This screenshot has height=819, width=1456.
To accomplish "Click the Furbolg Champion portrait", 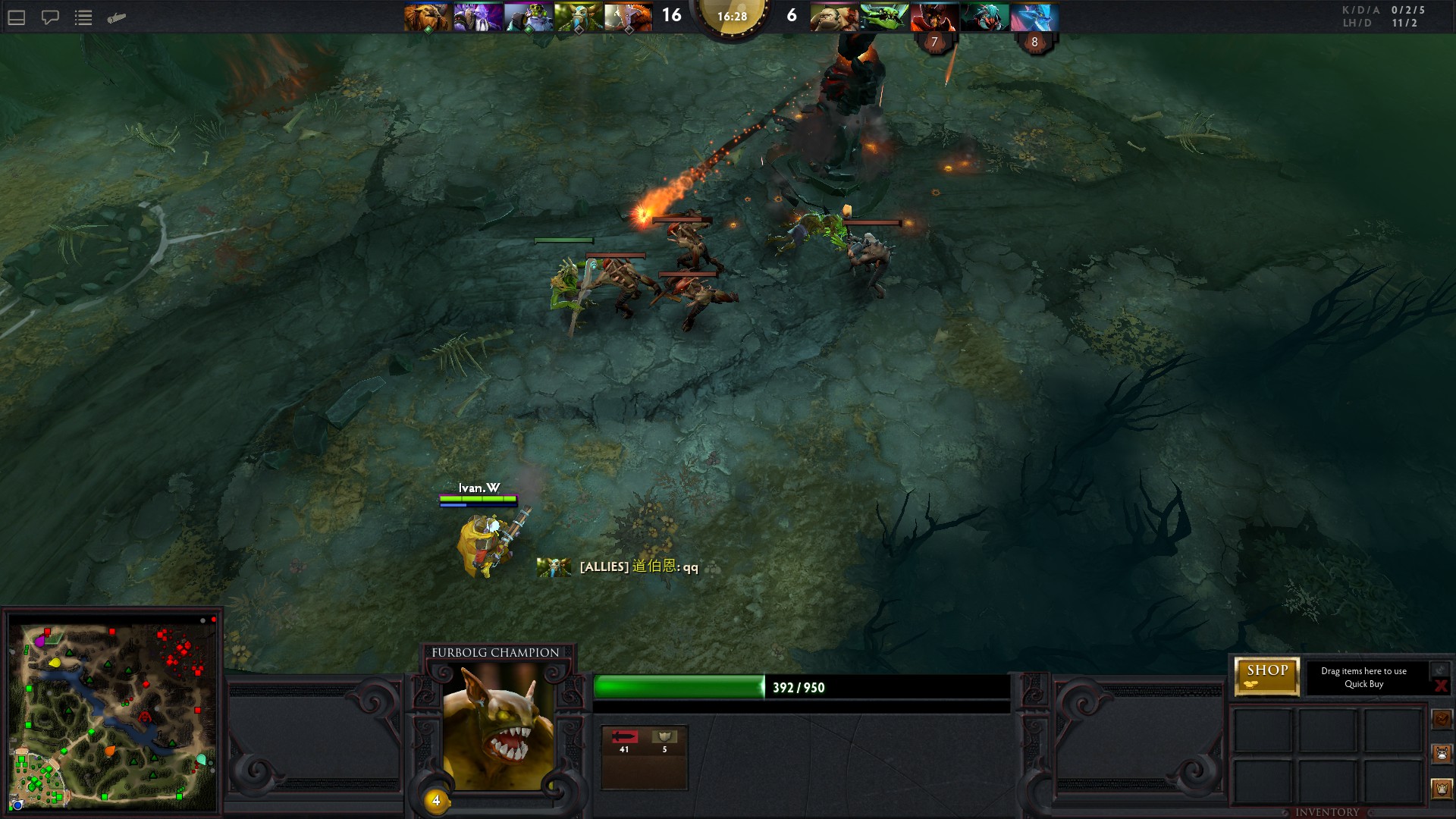I will click(x=497, y=727).
